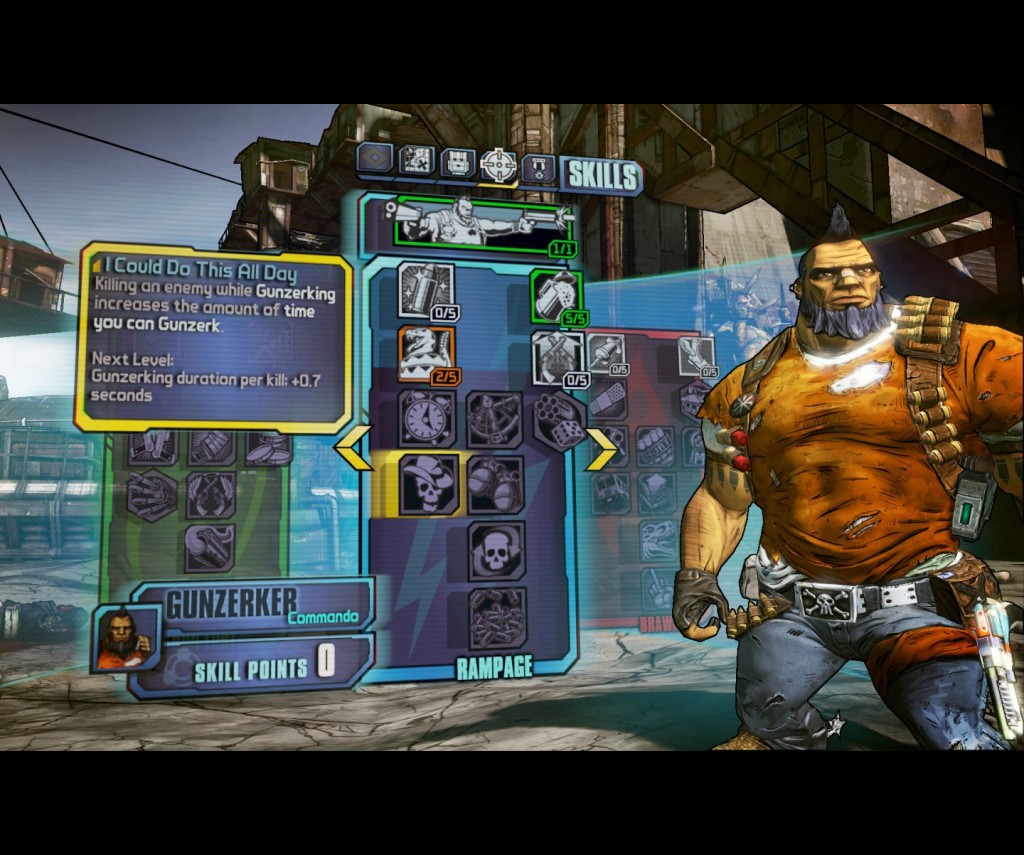Select the rattlesnake skill at 2/5

[427, 353]
